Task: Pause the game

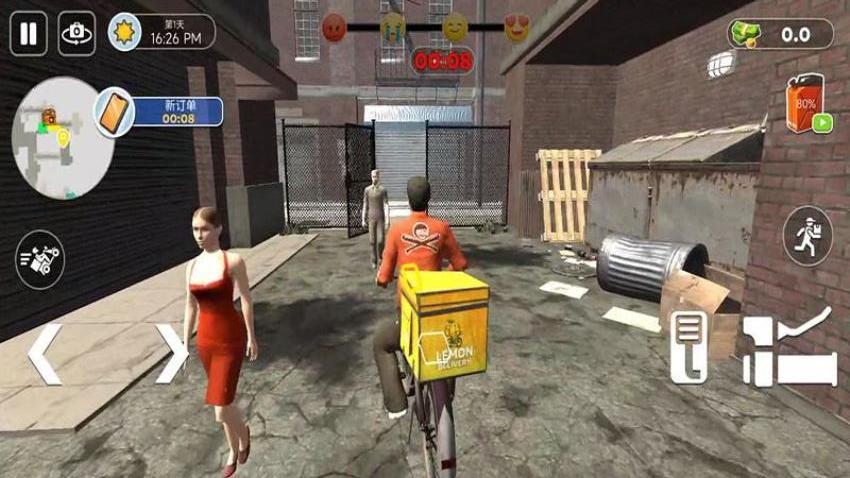Action: tap(28, 34)
